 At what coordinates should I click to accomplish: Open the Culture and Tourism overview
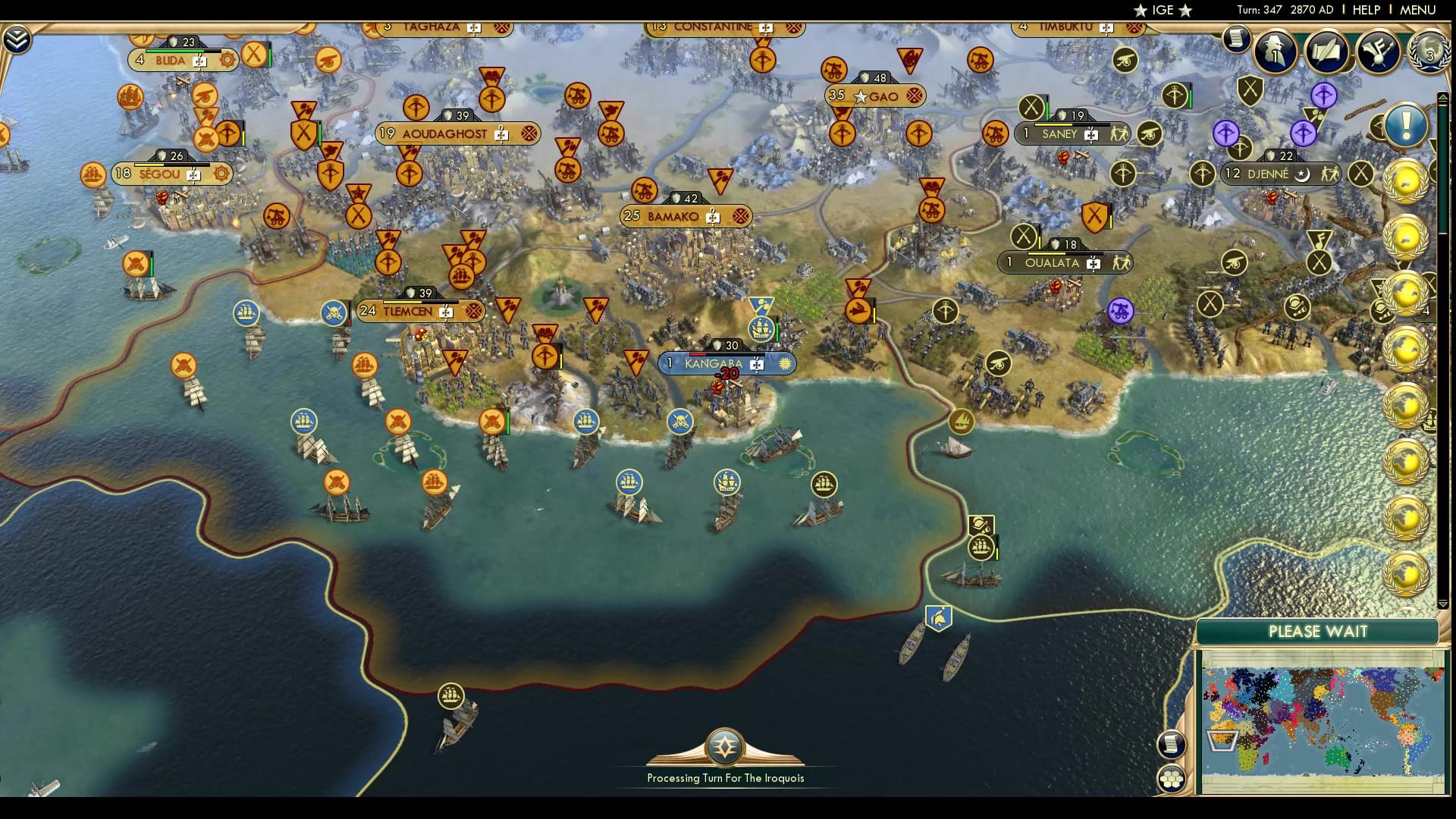(1378, 50)
